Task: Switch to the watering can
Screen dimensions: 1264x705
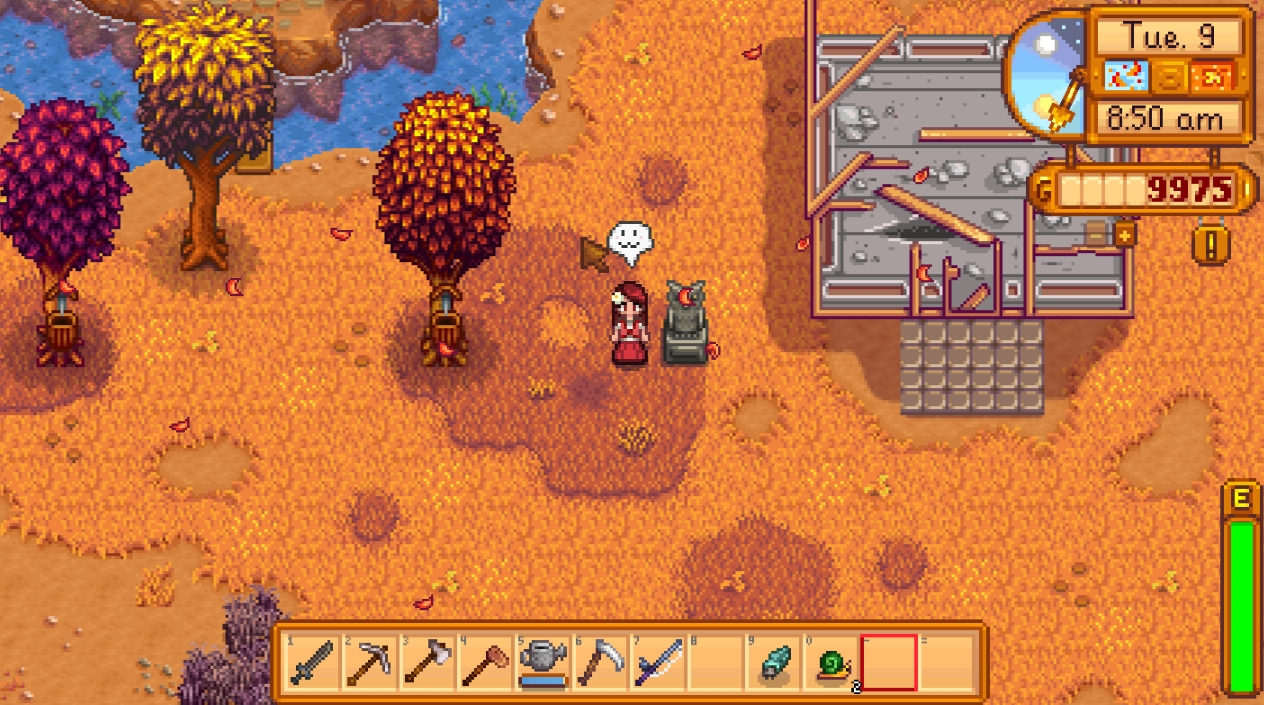Action: [x=542, y=662]
